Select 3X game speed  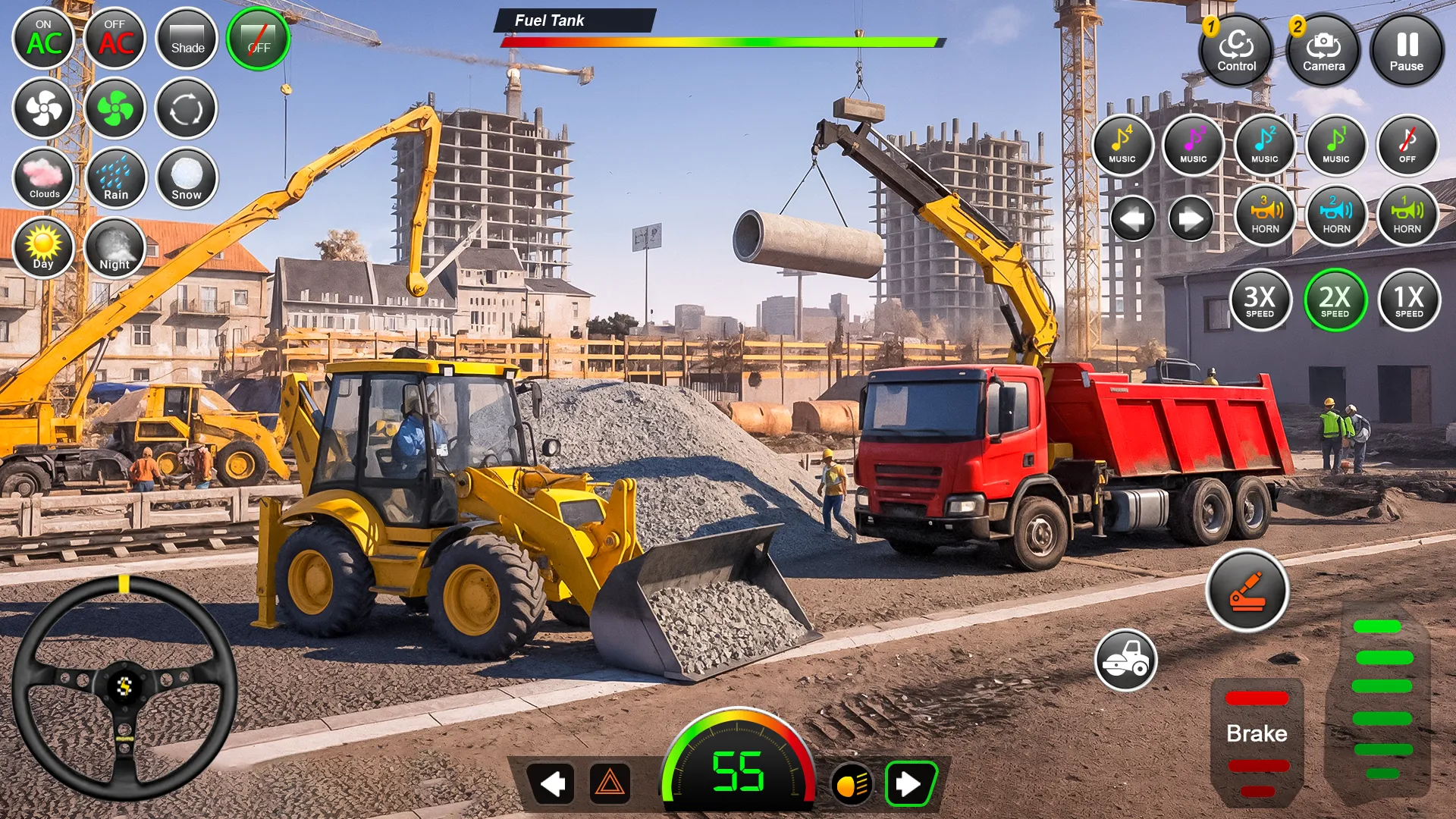1261,300
